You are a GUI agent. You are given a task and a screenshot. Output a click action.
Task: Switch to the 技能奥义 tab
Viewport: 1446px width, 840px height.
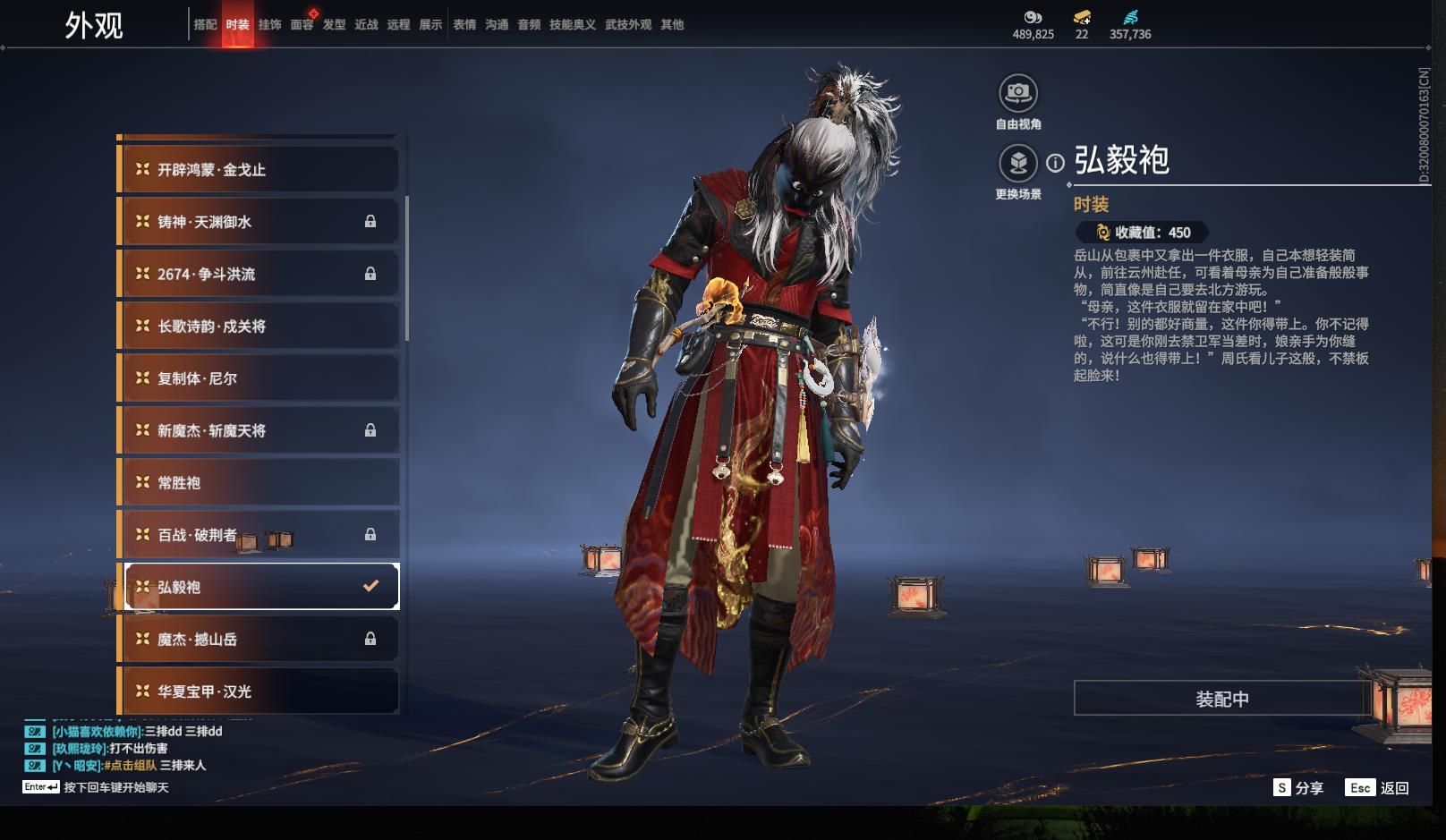(x=572, y=25)
